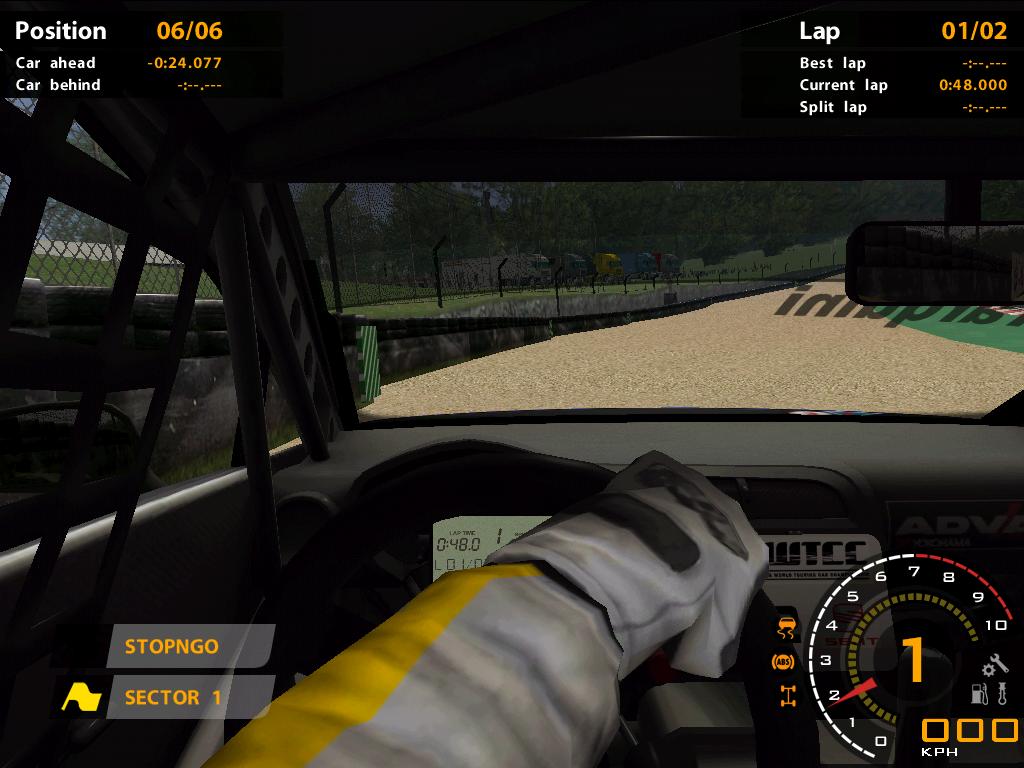Image resolution: width=1024 pixels, height=768 pixels.
Task: Click the wrench and gear damage icon
Action: coord(994,666)
